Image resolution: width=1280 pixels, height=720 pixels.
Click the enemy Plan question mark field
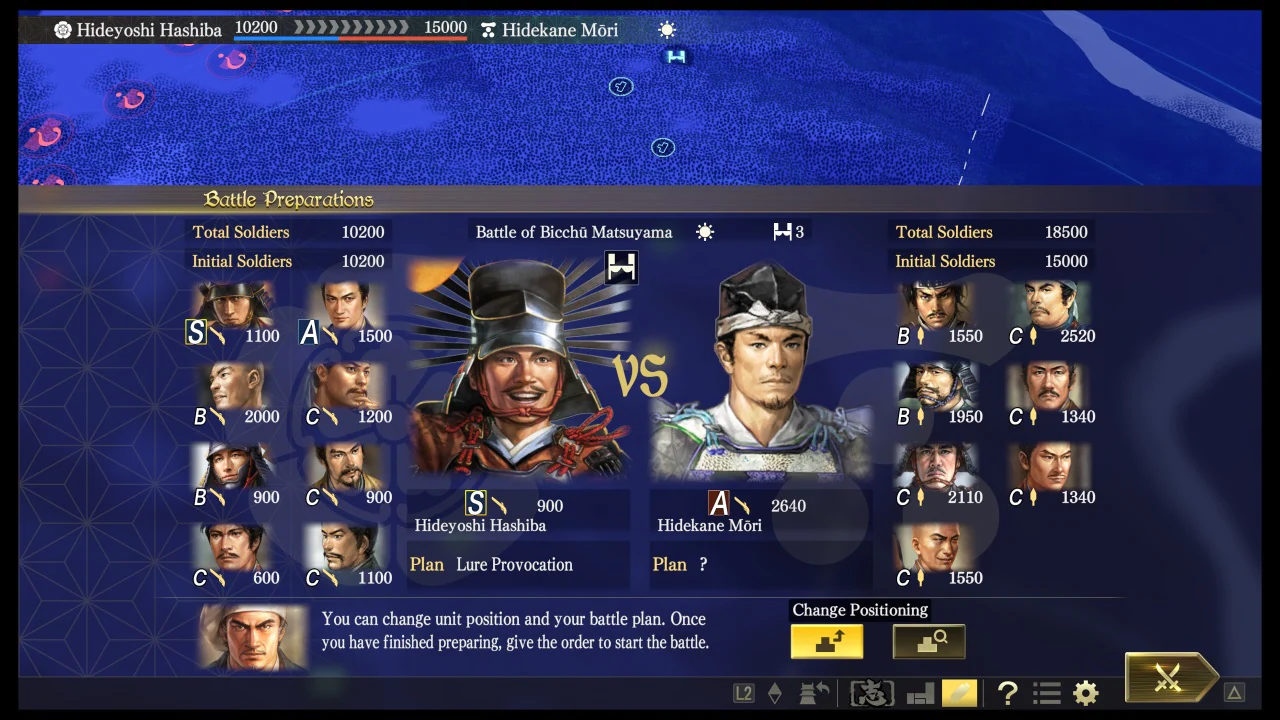pos(703,564)
